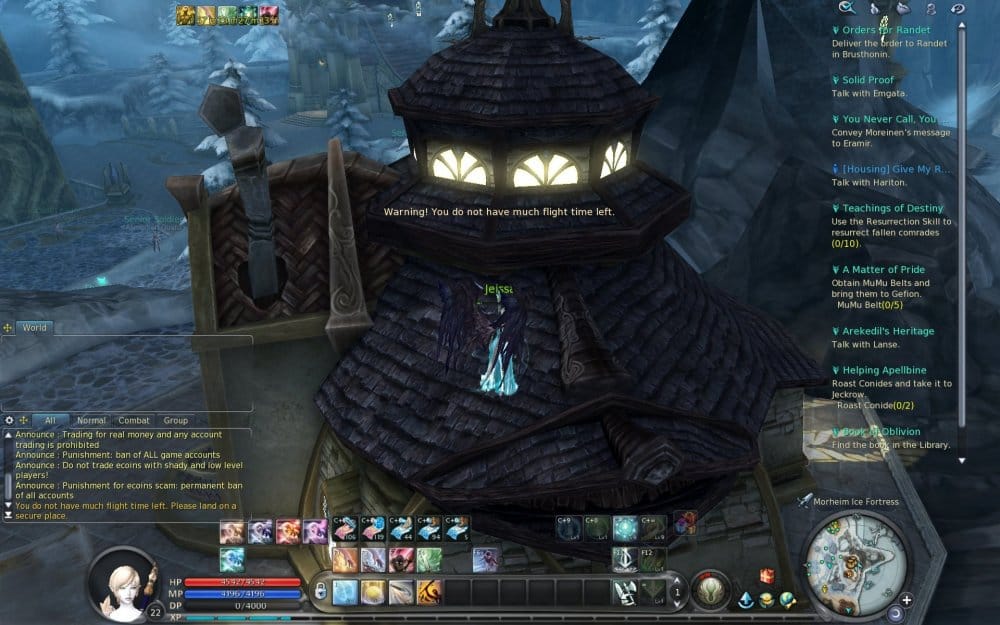The height and width of the screenshot is (625, 1000).
Task: Select the Orders for Randet quest
Action: 872,30
